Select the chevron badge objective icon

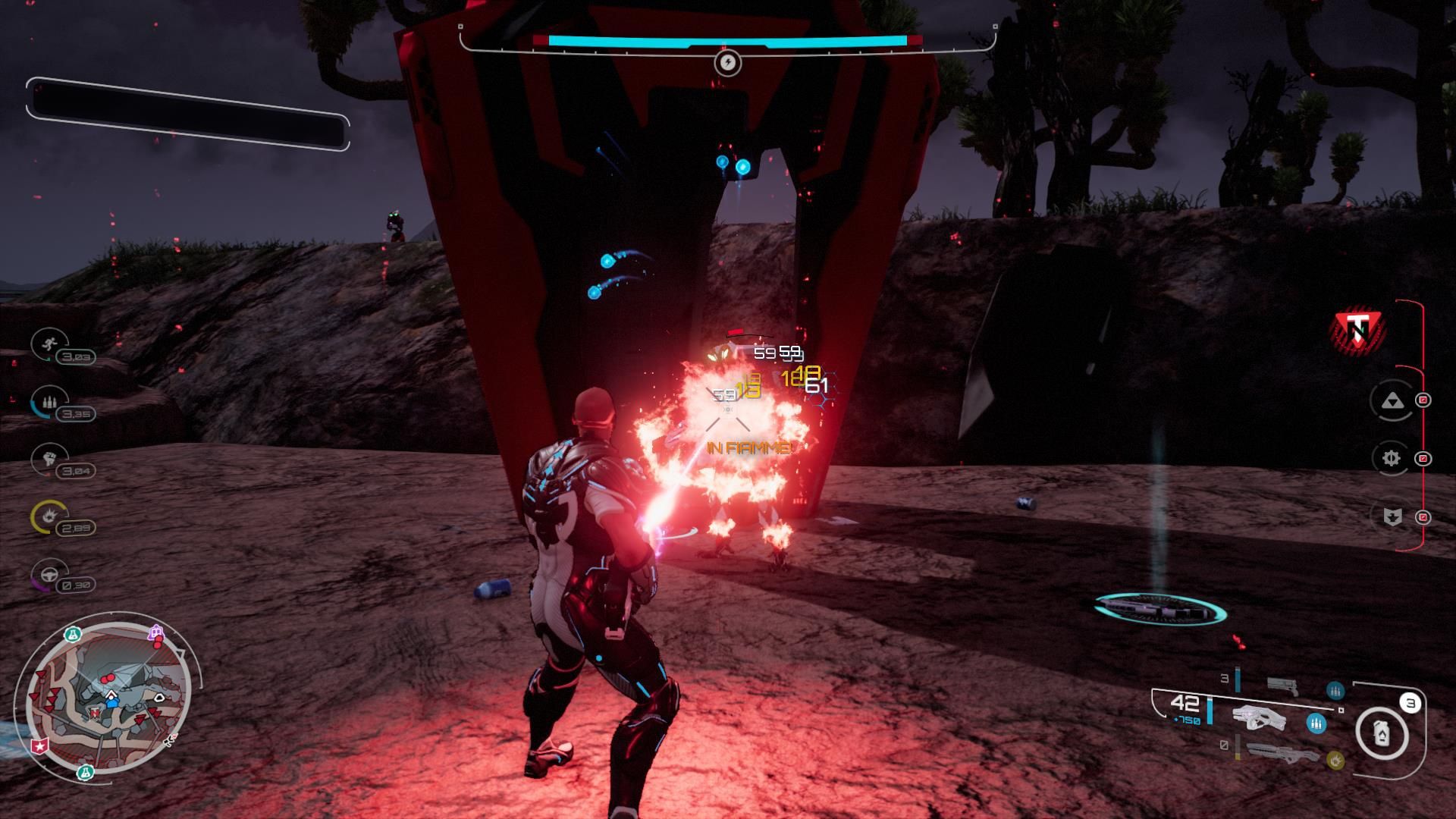click(x=1392, y=517)
